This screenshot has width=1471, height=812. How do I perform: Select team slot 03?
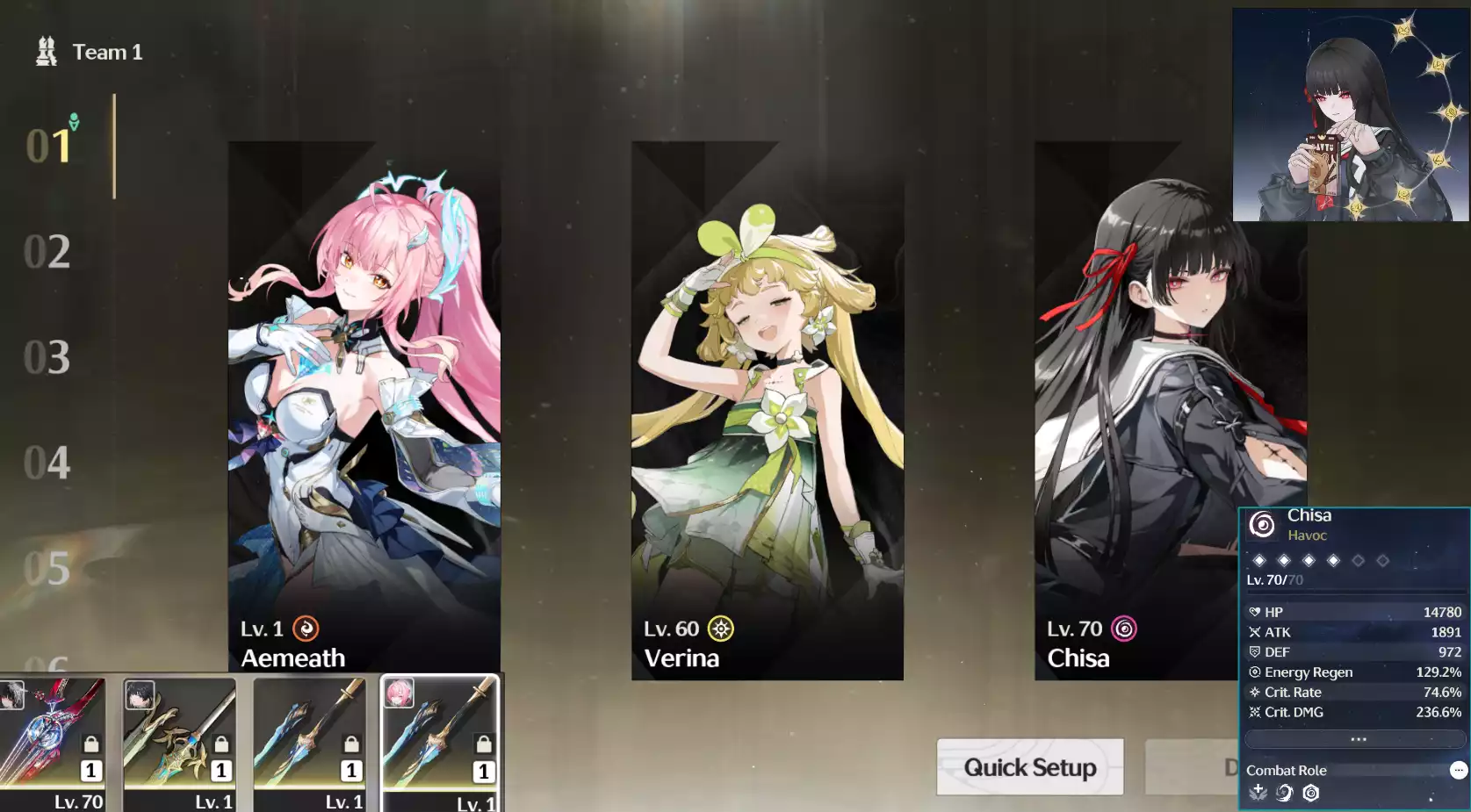[x=48, y=358]
